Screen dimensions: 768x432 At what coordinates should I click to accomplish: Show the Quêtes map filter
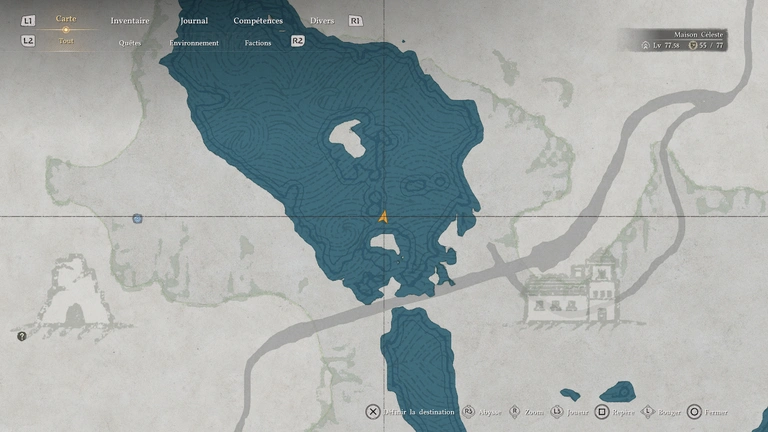tap(130, 43)
